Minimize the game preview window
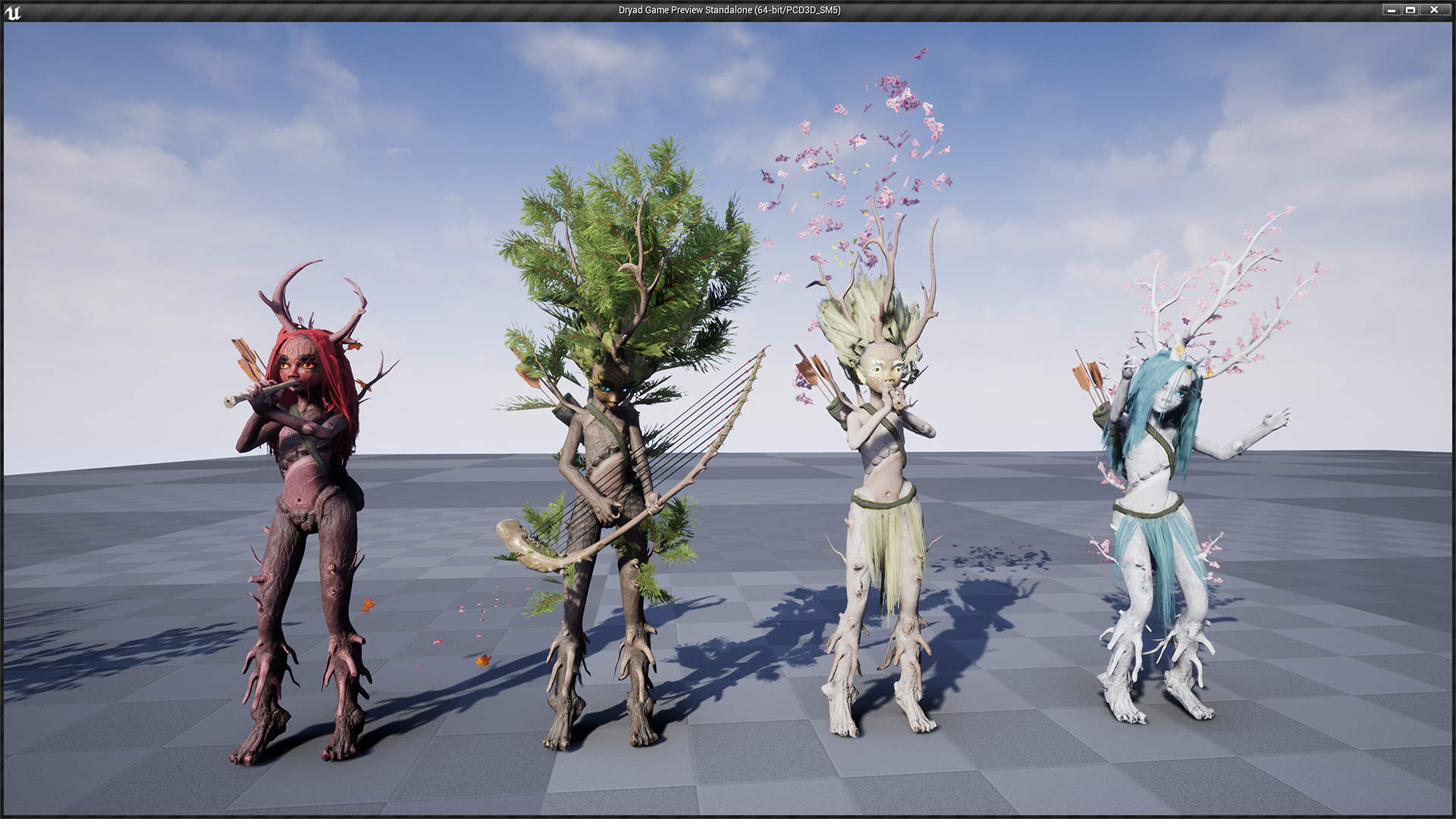The height and width of the screenshot is (819, 1456). 1392,10
